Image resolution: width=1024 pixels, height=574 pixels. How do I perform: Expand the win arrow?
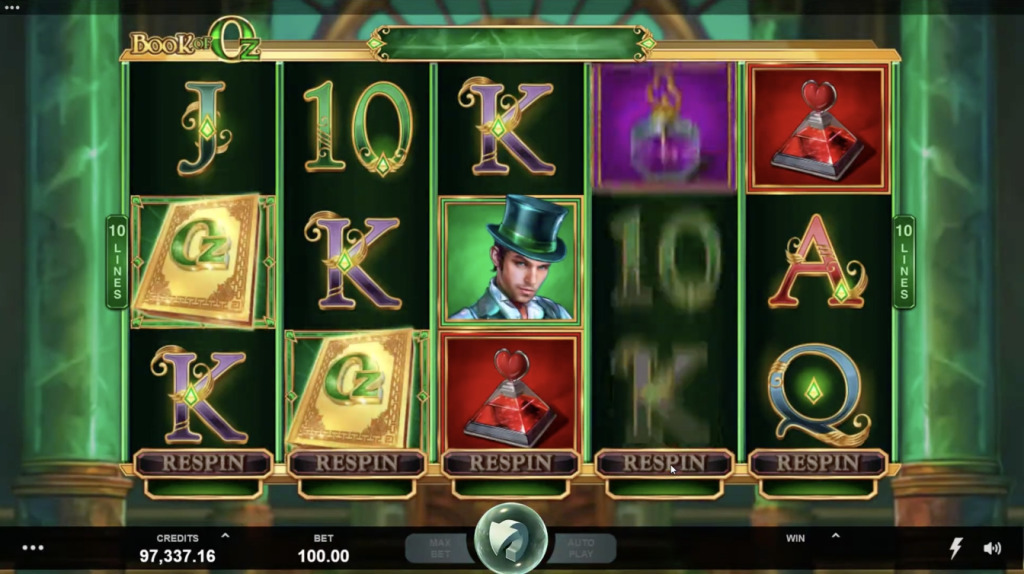(835, 536)
